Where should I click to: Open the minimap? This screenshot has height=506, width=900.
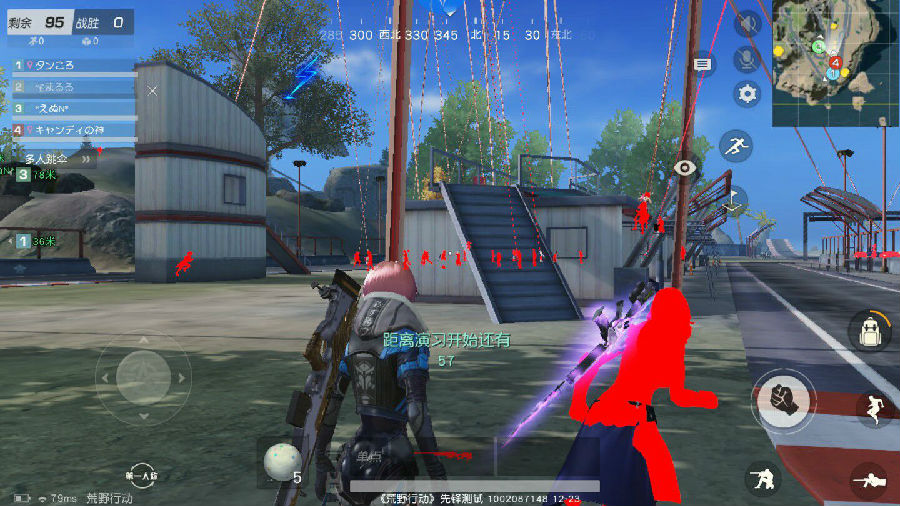click(x=835, y=49)
